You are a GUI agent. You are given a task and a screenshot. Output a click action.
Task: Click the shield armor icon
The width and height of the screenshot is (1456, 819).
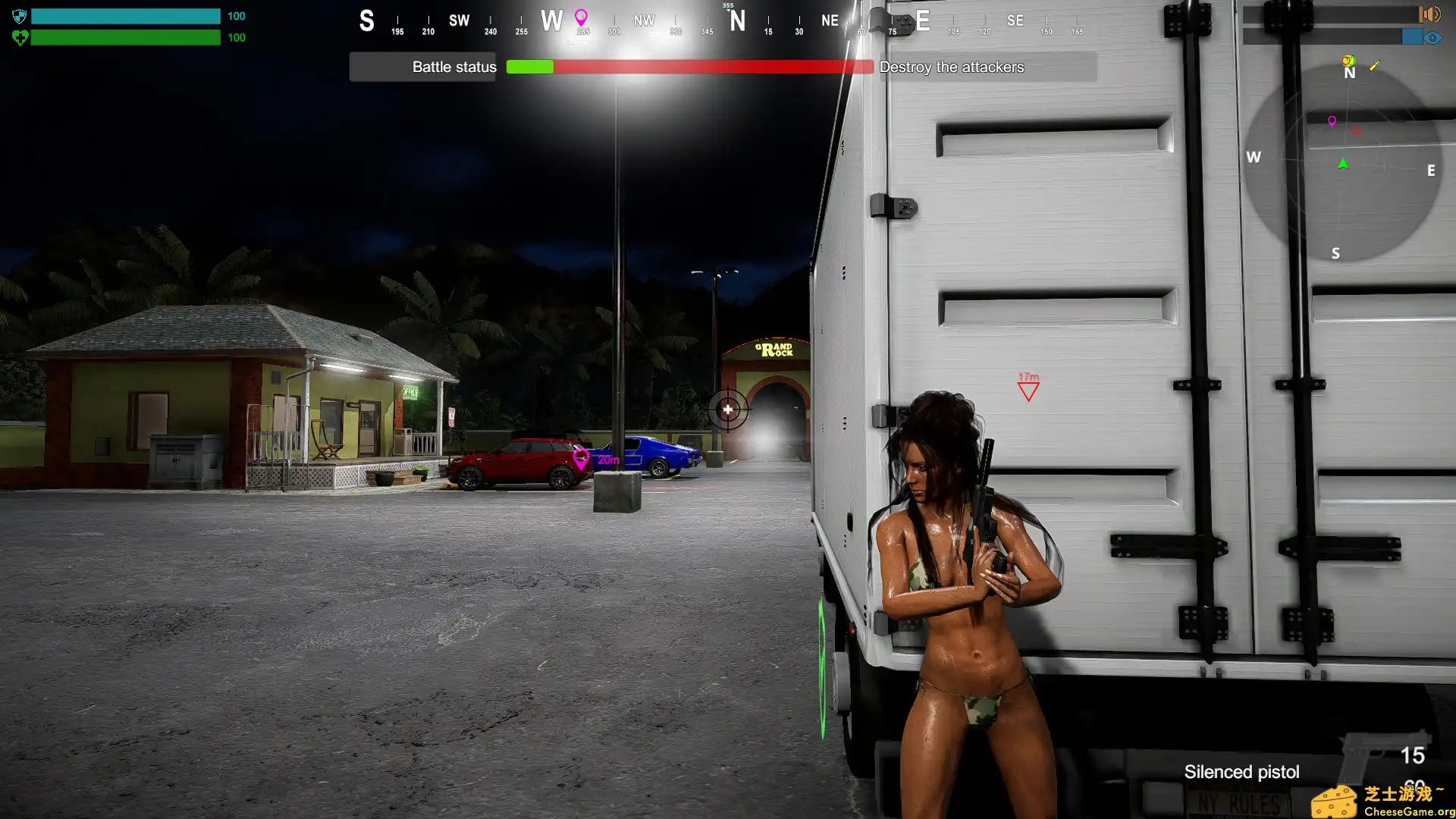click(x=20, y=16)
